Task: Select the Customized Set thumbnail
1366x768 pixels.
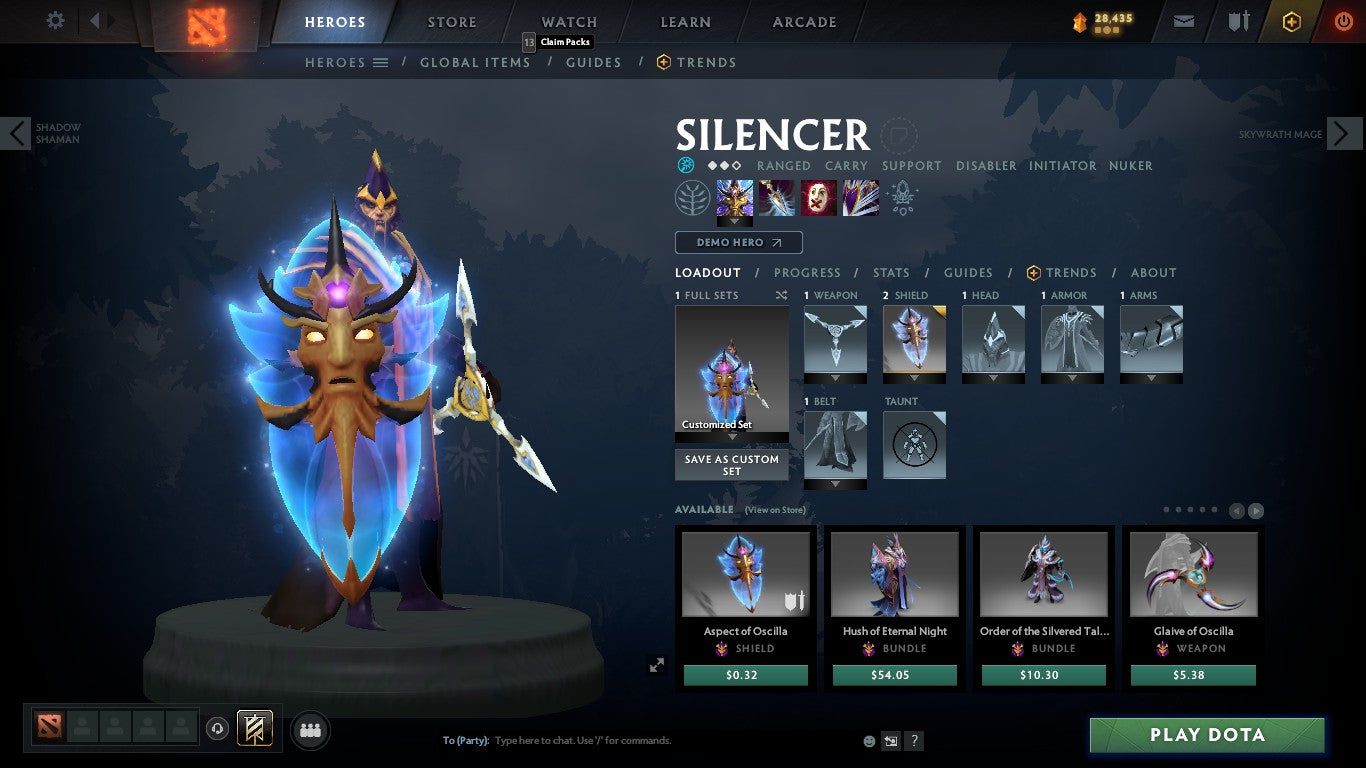Action: pyautogui.click(x=731, y=370)
